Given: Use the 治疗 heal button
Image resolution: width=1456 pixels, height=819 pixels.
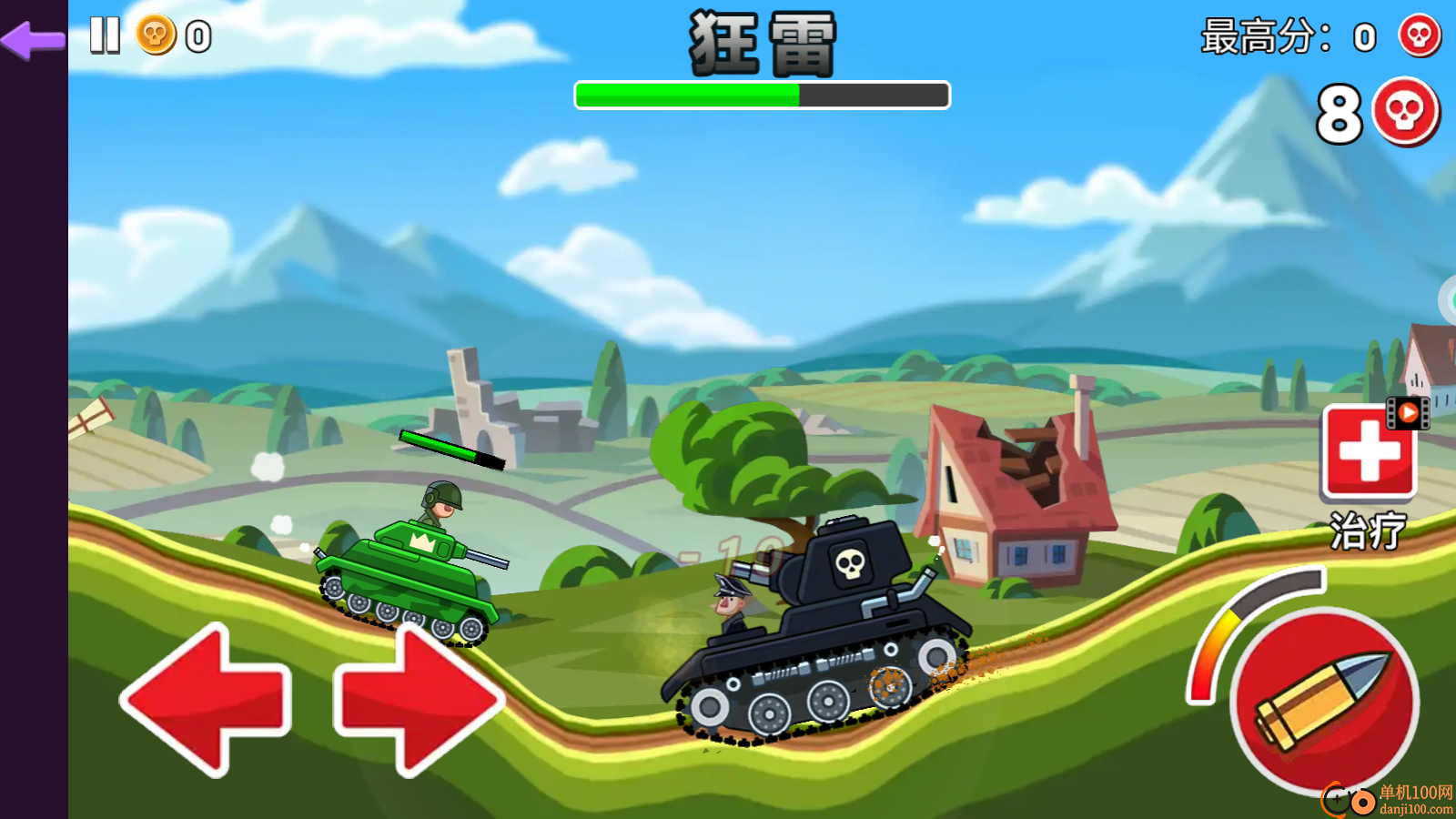Looking at the screenshot, I should coord(1368,453).
